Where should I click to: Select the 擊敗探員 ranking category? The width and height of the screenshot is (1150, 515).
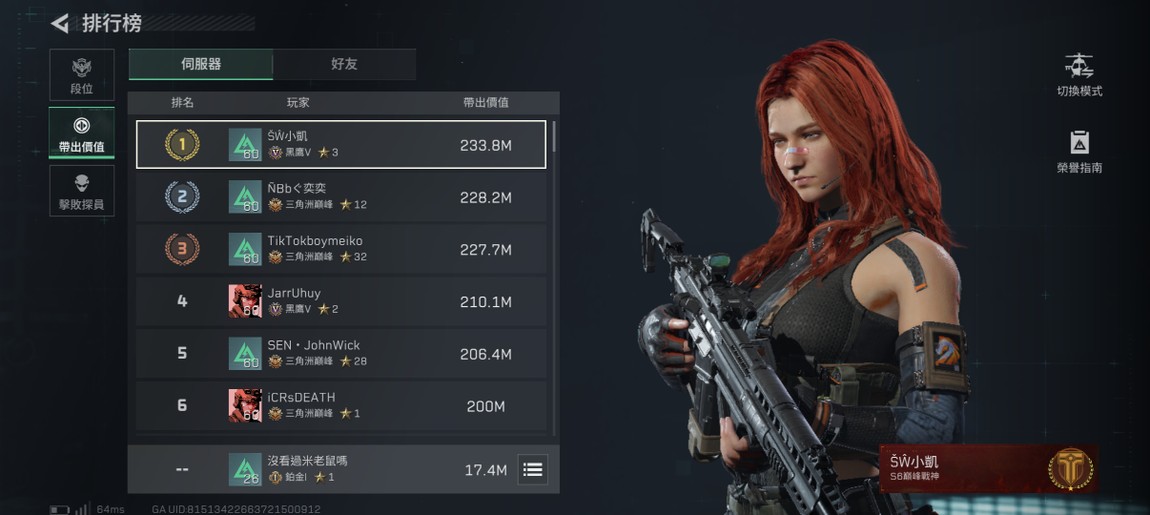82,191
